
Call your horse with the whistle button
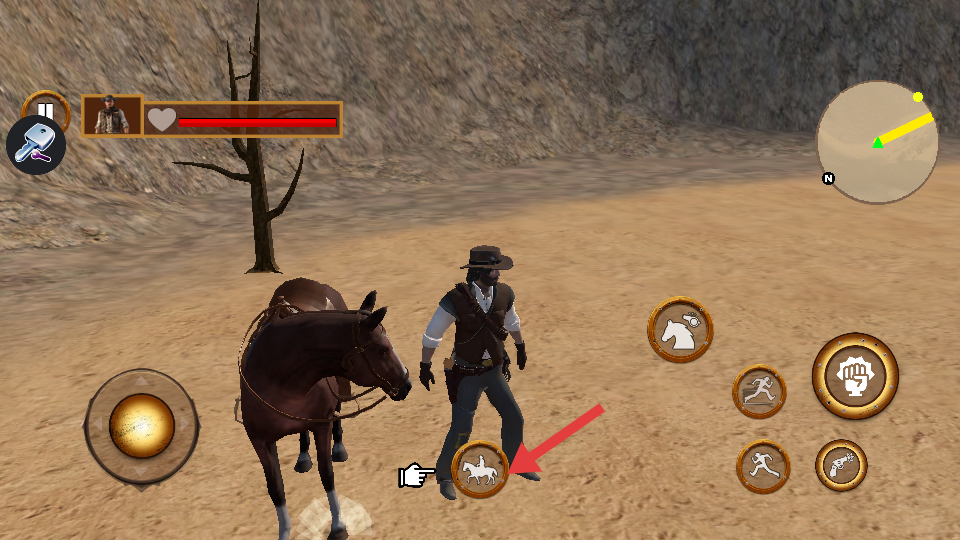[x=681, y=329]
